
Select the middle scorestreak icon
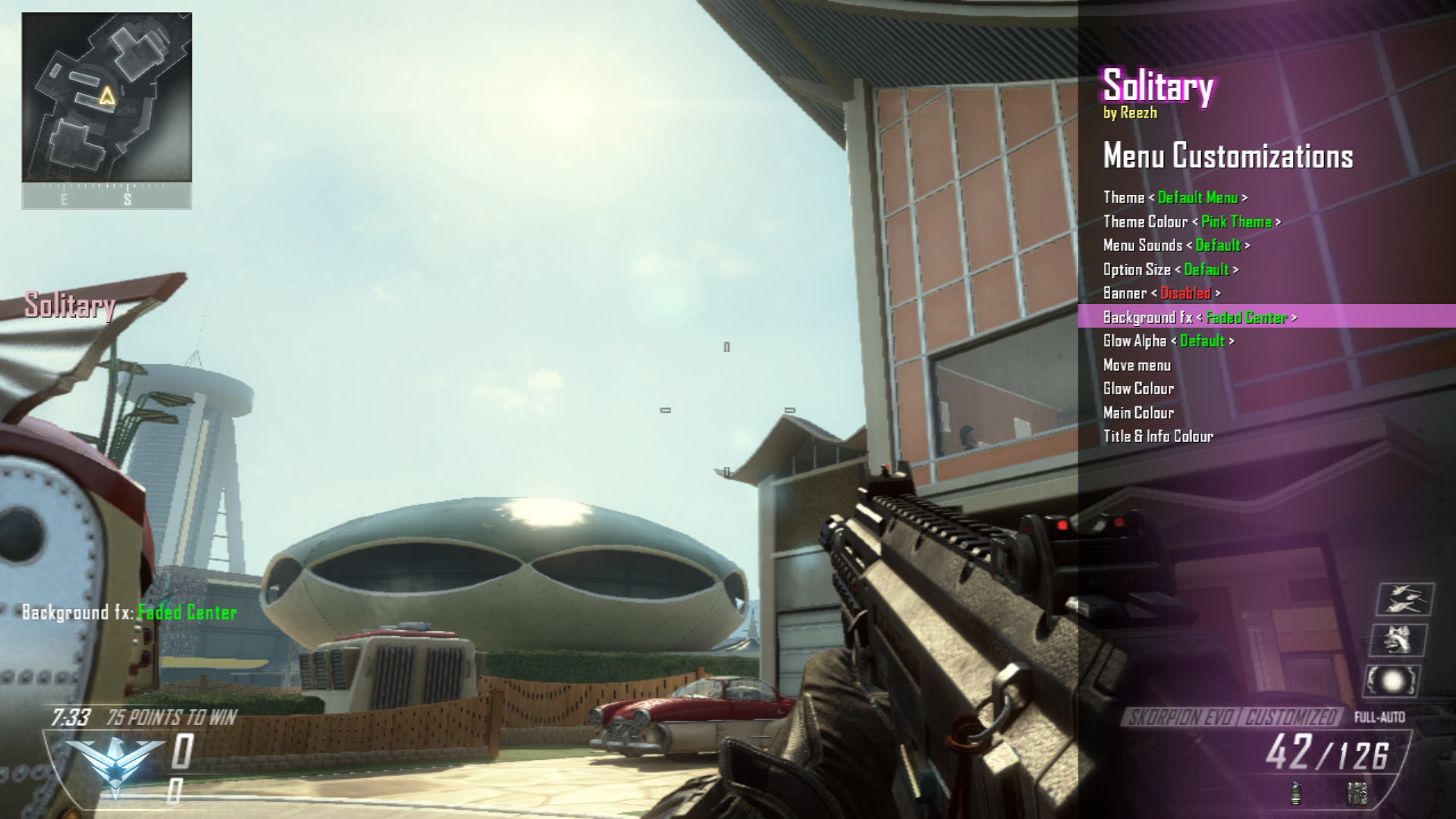[x=1398, y=641]
